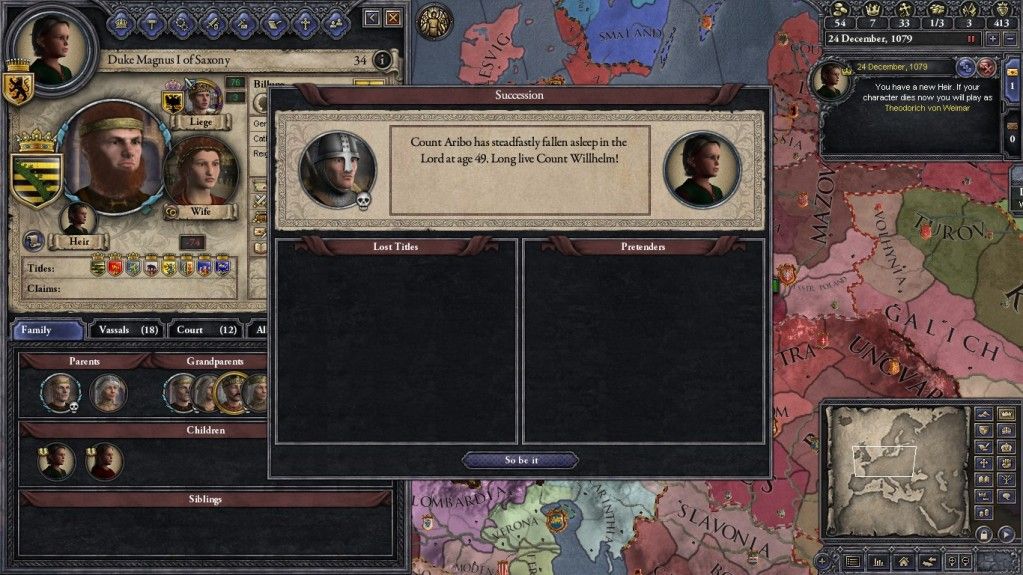Select the Family tab
1023x575 pixels.
coord(47,329)
